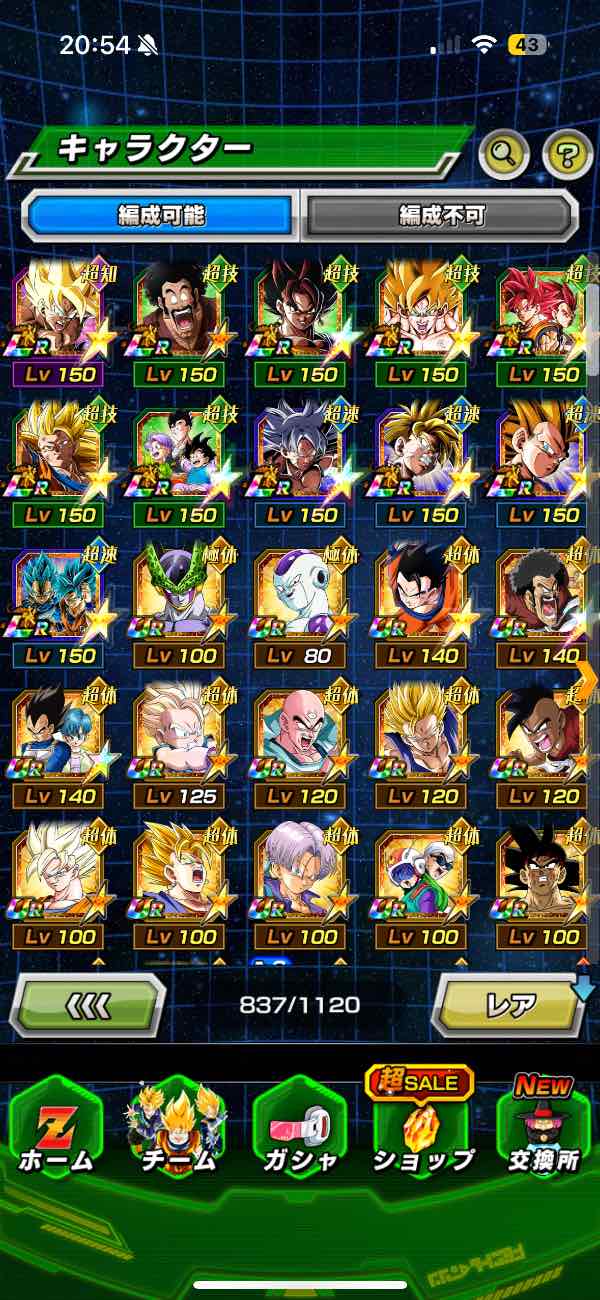Screen dimensions: 600x1300
Task: Select the Lv 125 character card
Action: pos(179,747)
